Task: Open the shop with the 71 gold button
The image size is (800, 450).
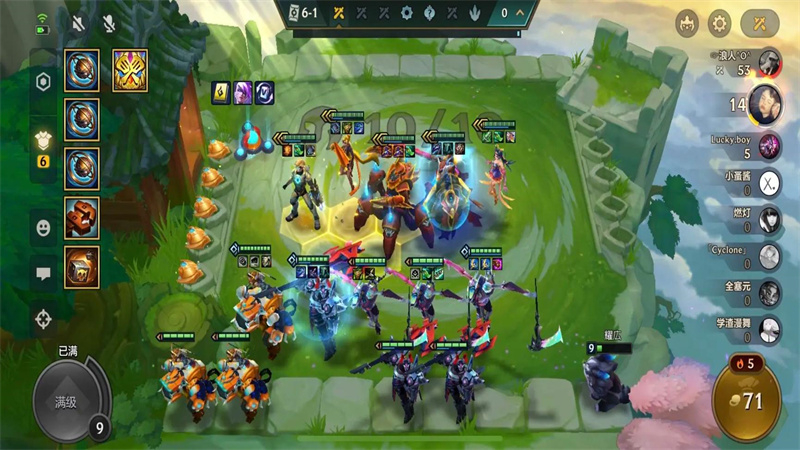Action: click(748, 402)
